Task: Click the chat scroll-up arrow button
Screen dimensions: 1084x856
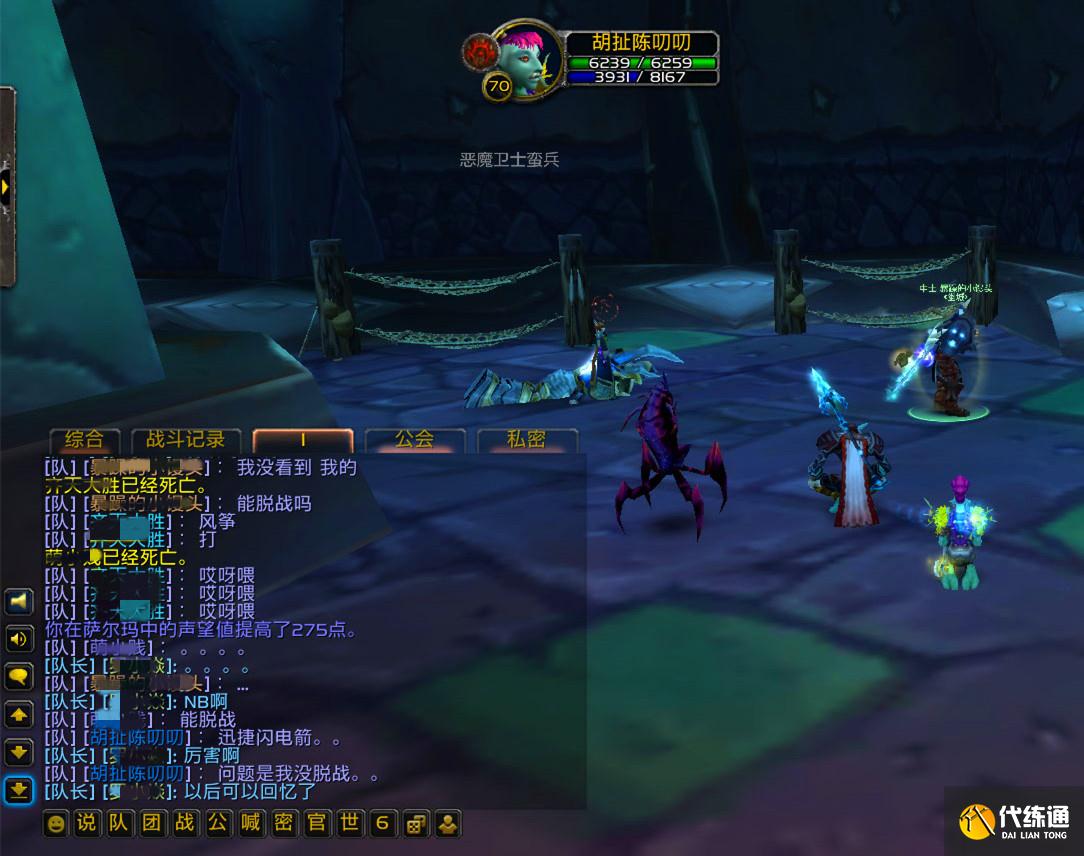Action: tap(19, 715)
